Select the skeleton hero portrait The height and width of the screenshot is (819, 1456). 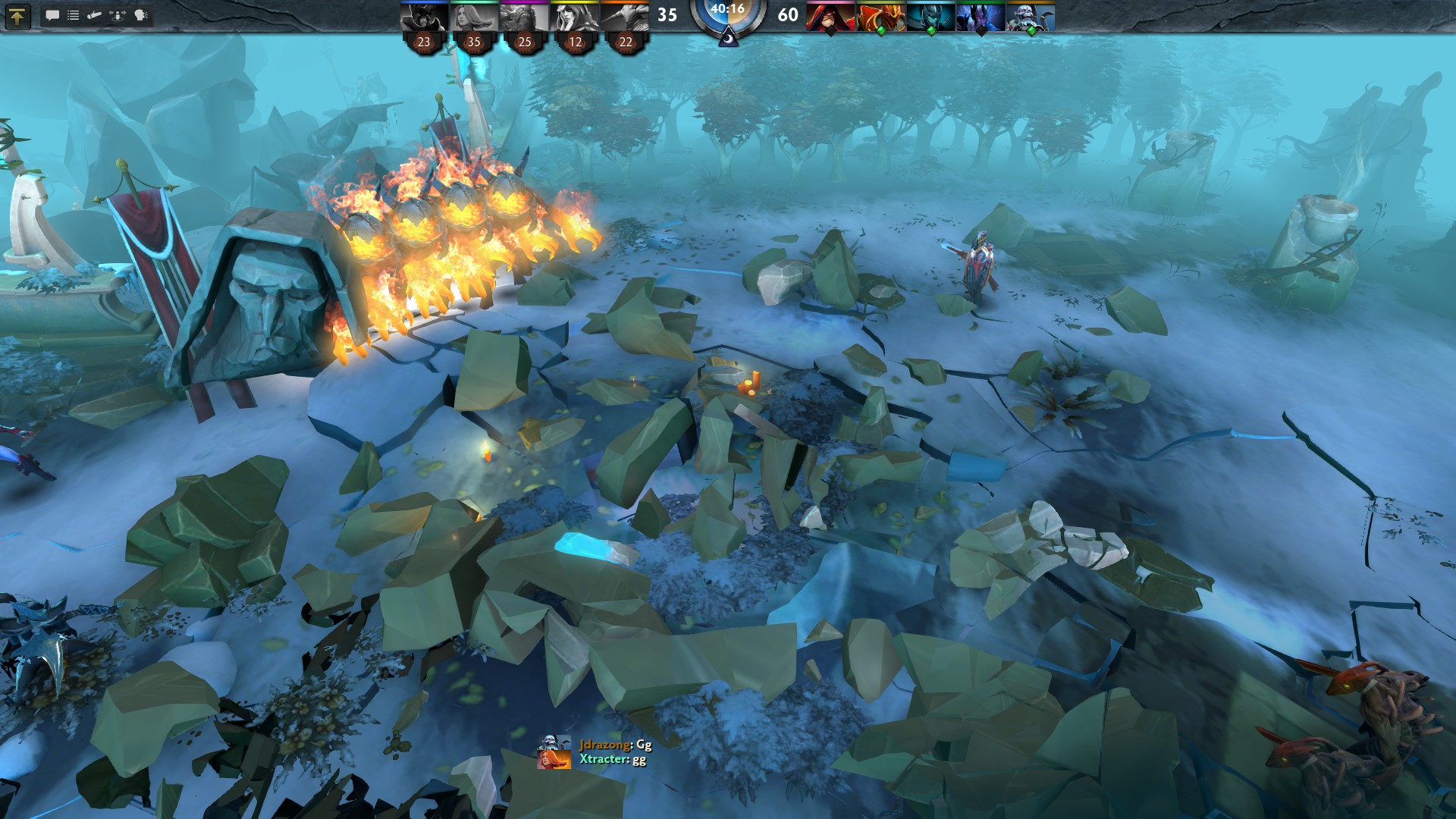click(x=1031, y=17)
